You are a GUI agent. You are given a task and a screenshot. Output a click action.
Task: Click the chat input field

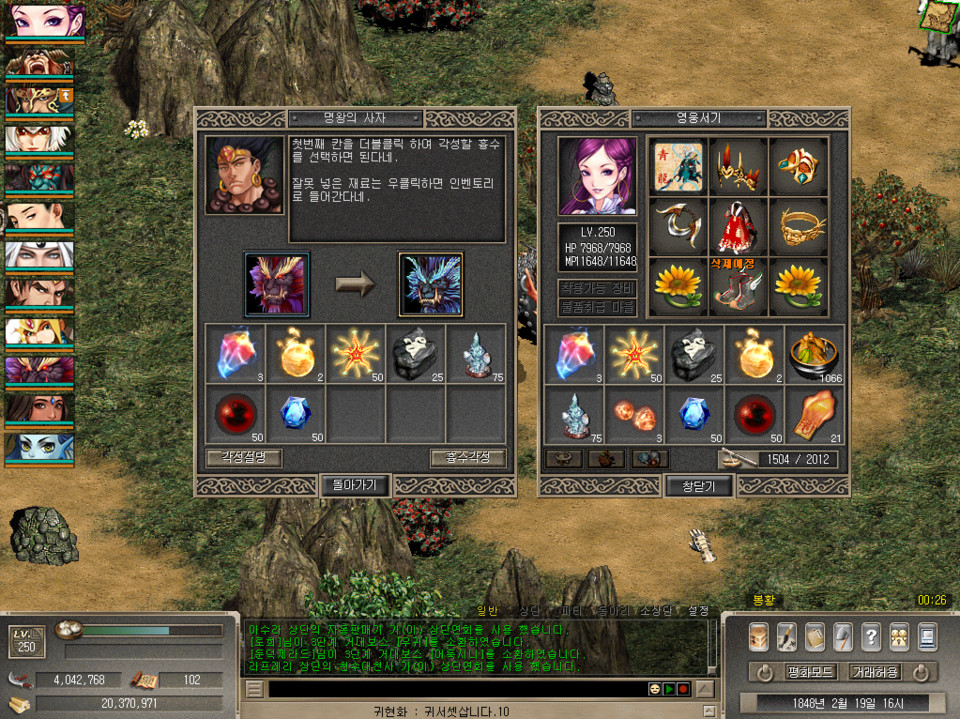click(455, 689)
